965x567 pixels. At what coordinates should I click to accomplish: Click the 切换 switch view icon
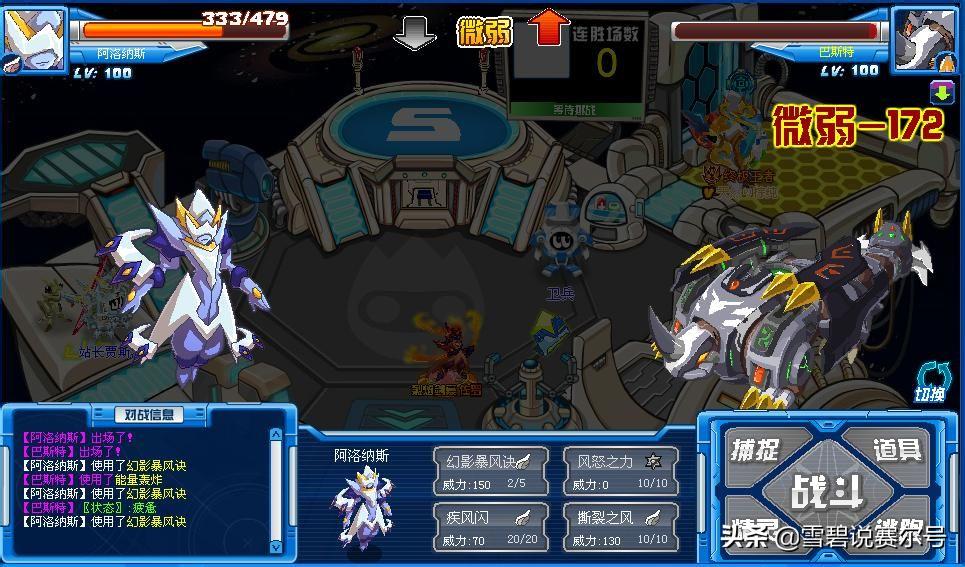tap(930, 383)
